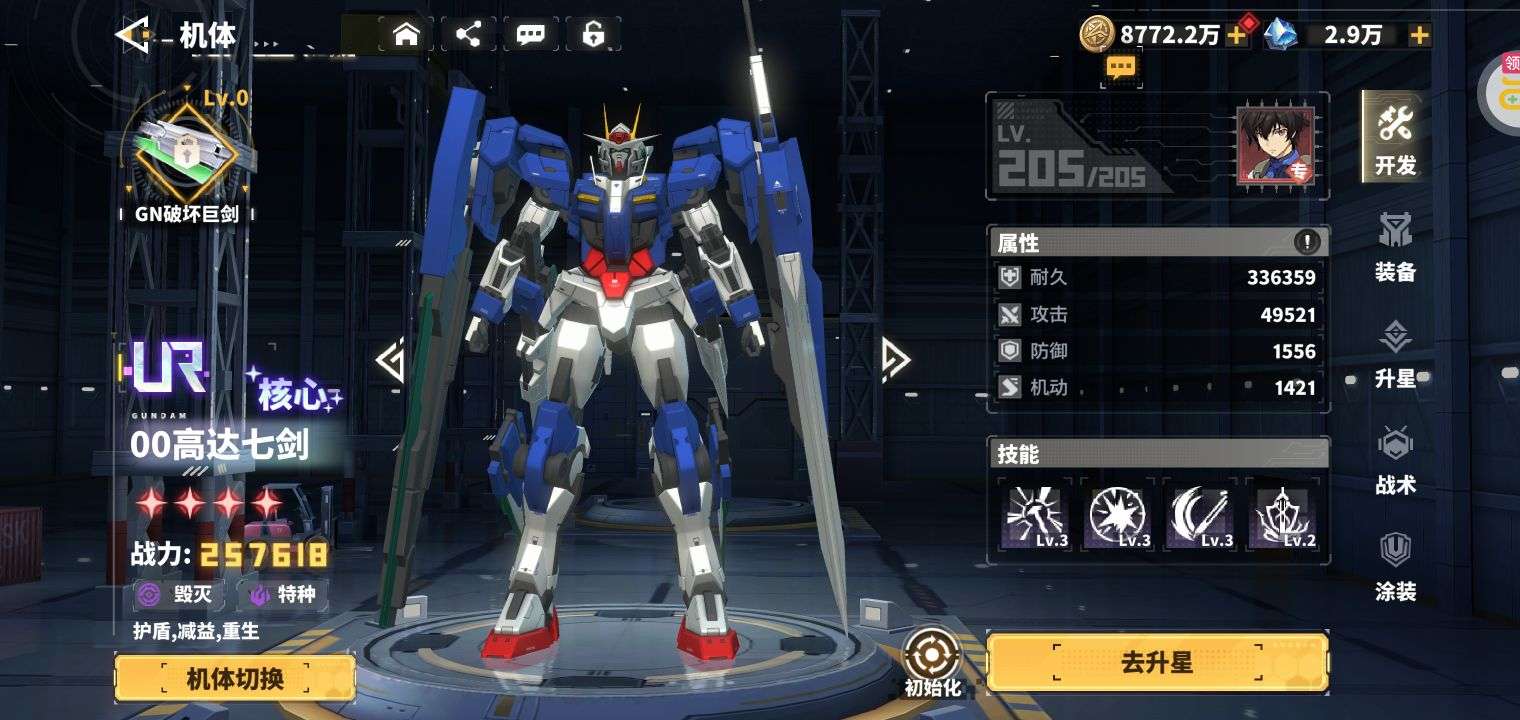Show attribute details via exclamation icon
Image resolution: width=1520 pixels, height=720 pixels.
pos(1306,241)
